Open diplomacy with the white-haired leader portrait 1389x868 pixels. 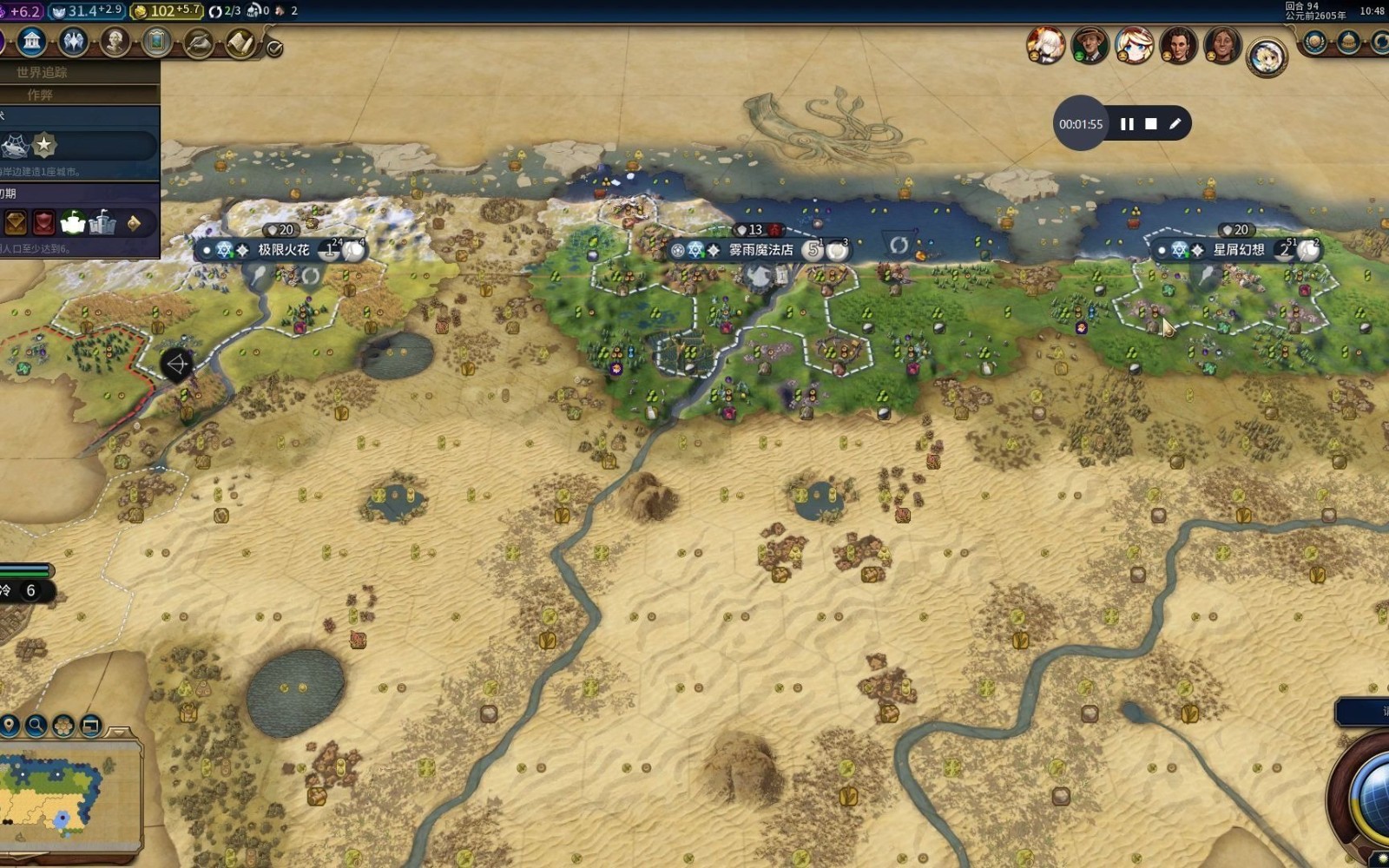click(x=1045, y=45)
